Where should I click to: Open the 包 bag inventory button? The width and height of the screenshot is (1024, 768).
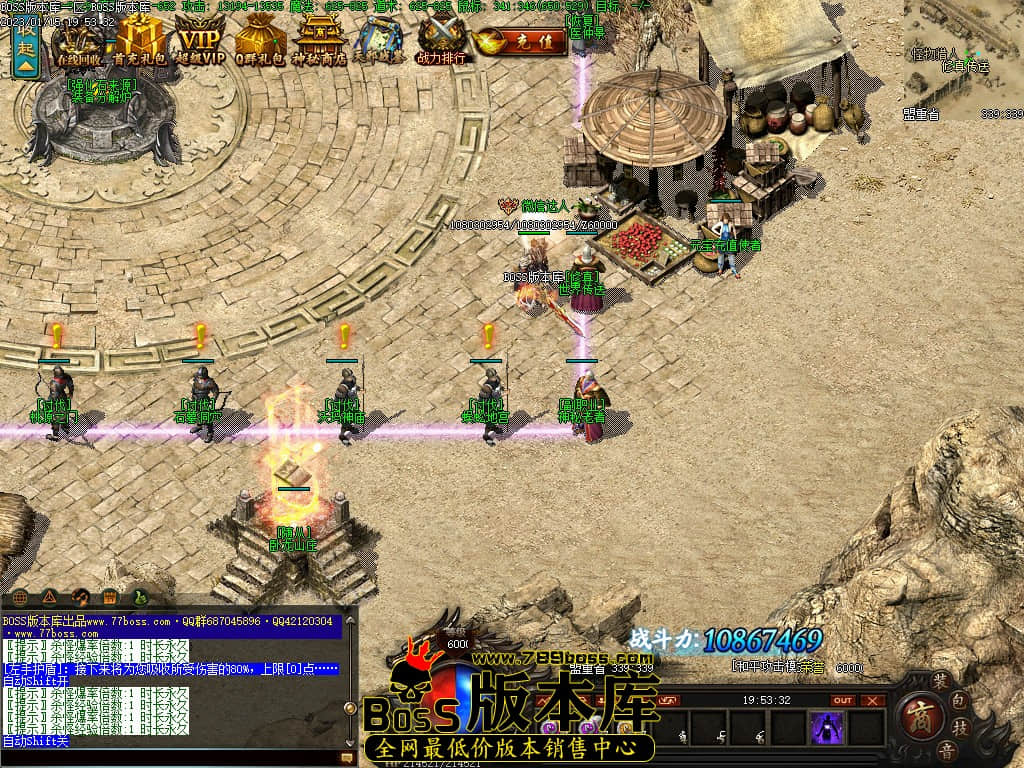click(x=956, y=702)
